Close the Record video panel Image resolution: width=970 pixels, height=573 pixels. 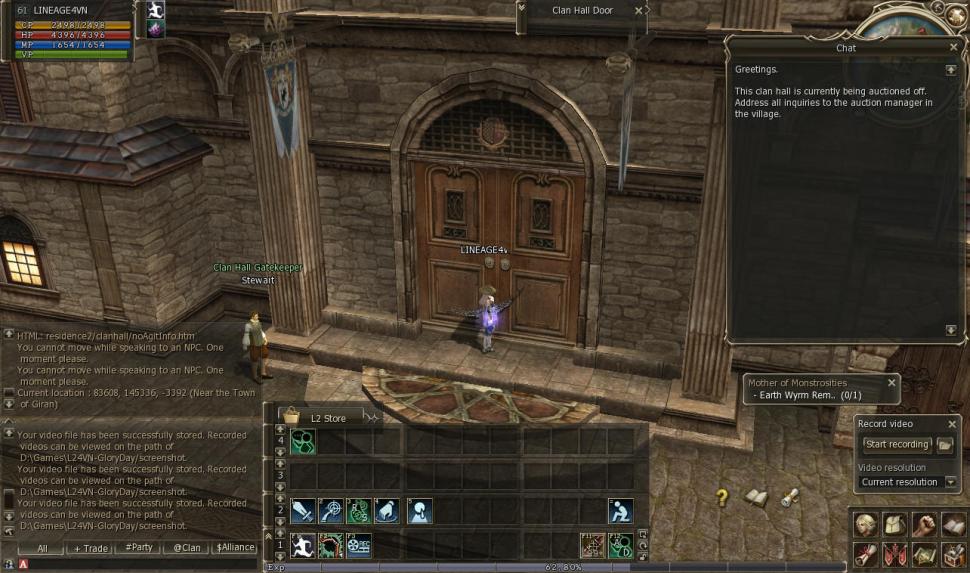[x=952, y=424]
